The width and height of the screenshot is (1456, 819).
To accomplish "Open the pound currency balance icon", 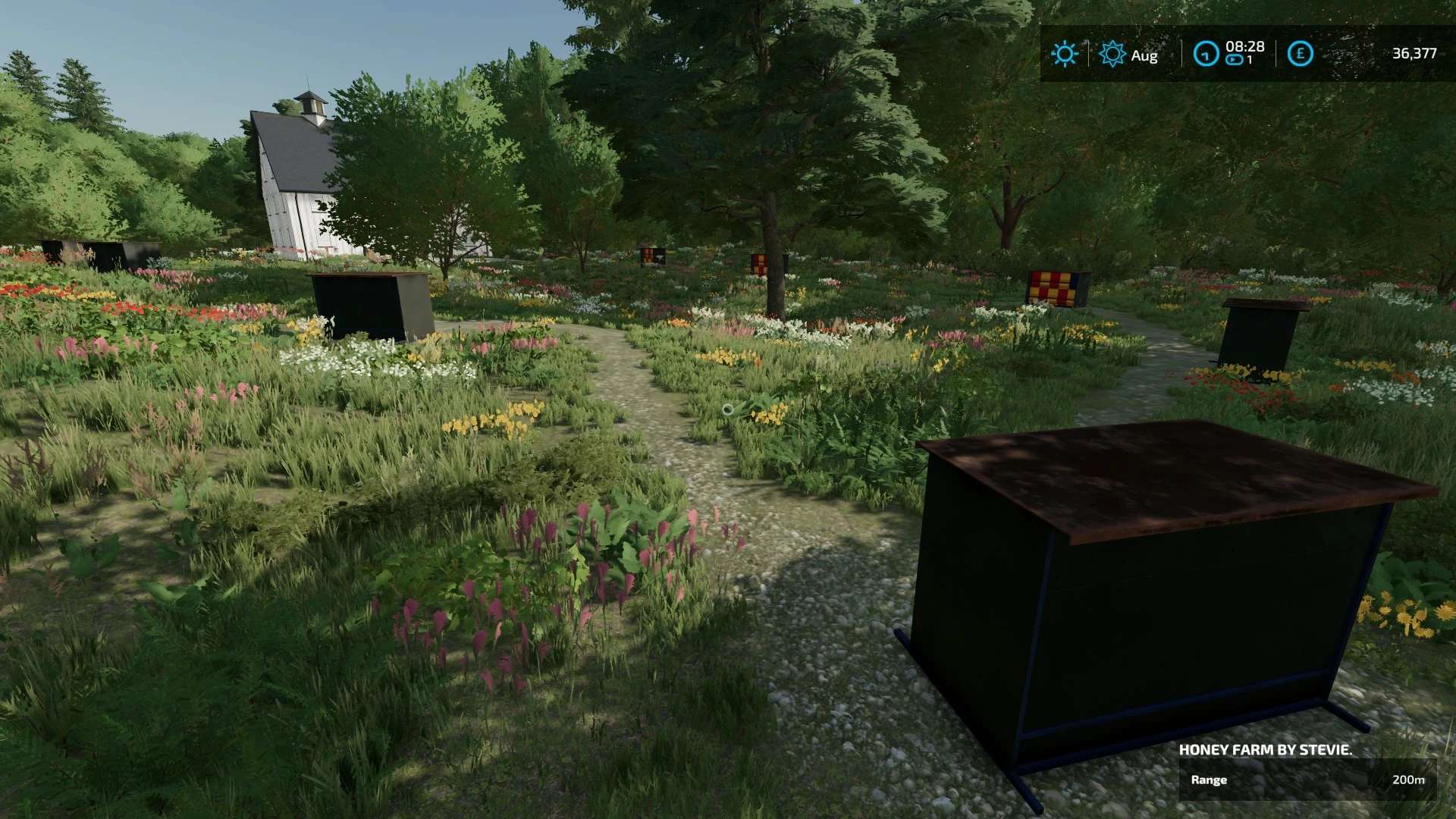I will click(1300, 54).
